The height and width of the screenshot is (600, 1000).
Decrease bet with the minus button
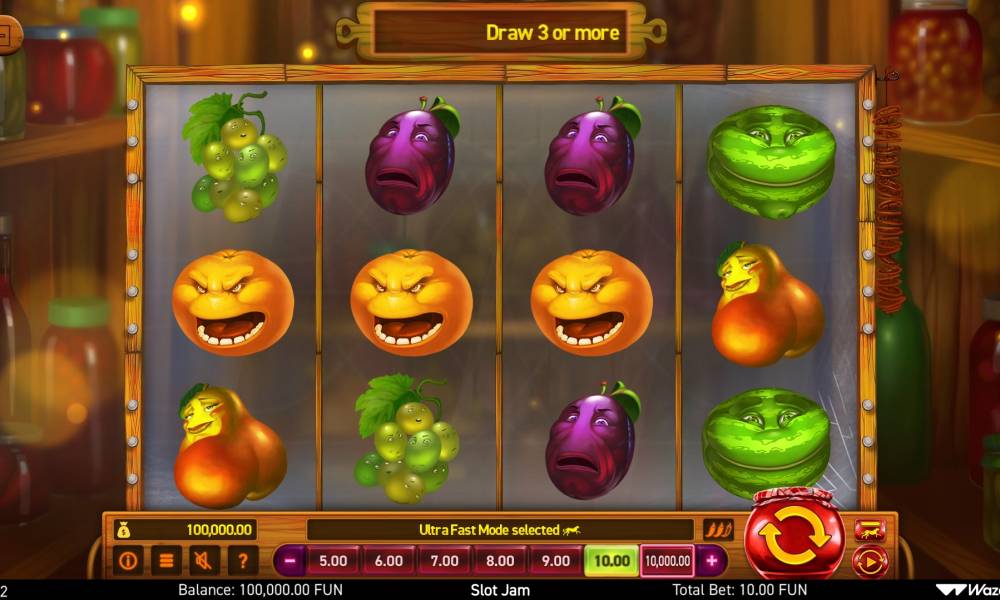pyautogui.click(x=290, y=561)
